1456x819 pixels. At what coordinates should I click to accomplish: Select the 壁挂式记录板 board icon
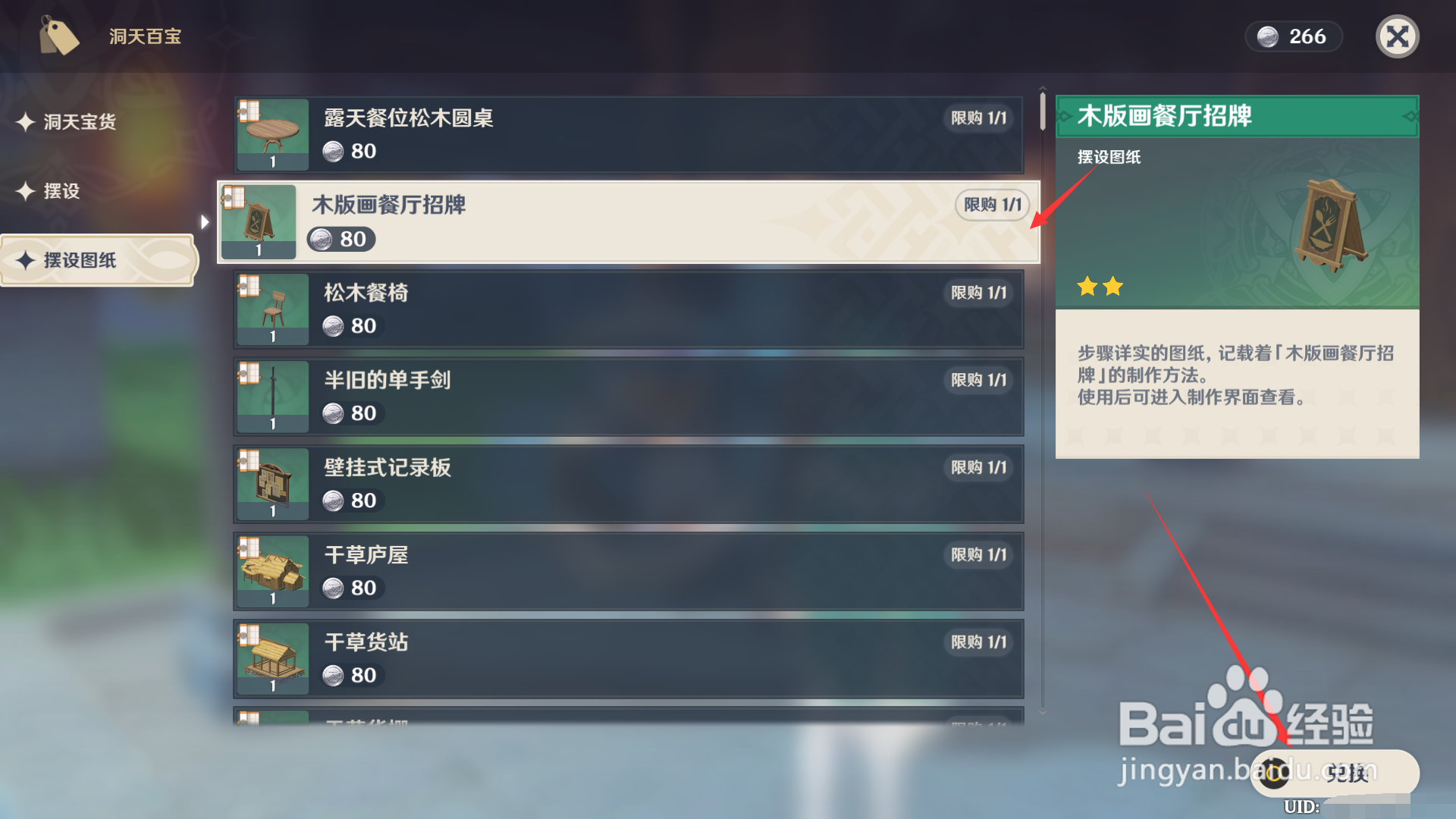[271, 483]
